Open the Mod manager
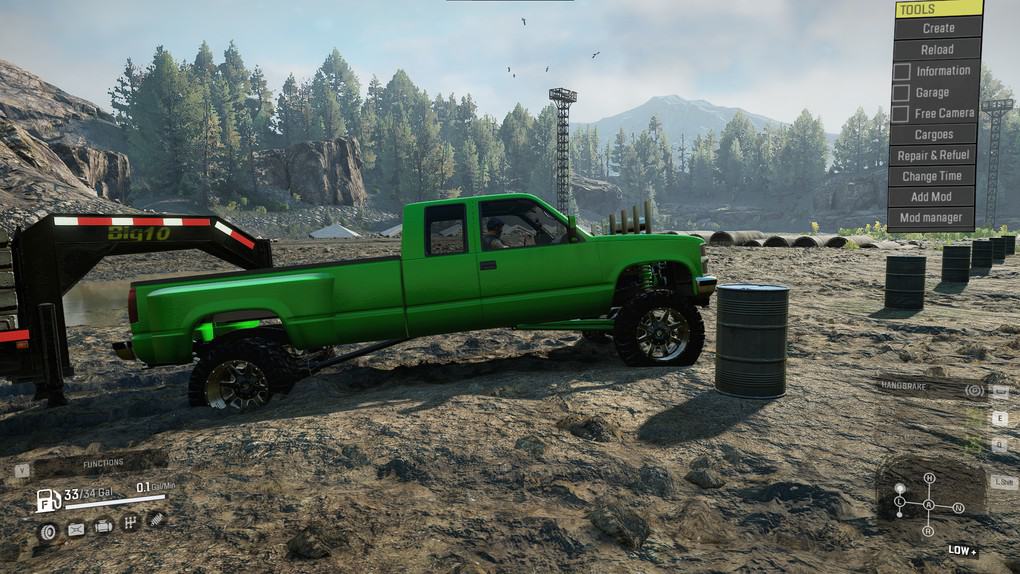Viewport: 1020px width, 574px height. pyautogui.click(x=933, y=217)
